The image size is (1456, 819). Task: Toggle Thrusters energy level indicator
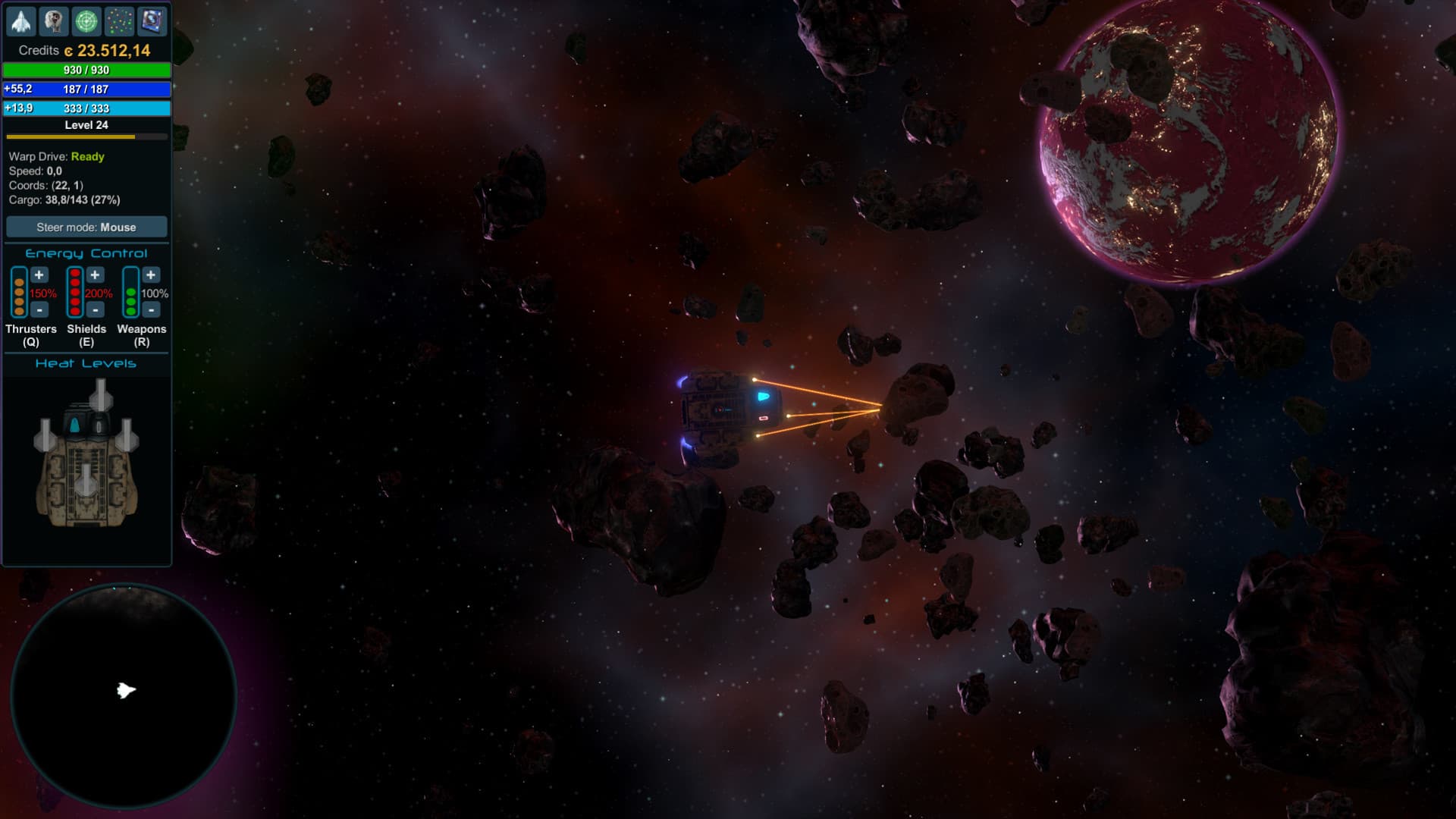tap(19, 292)
